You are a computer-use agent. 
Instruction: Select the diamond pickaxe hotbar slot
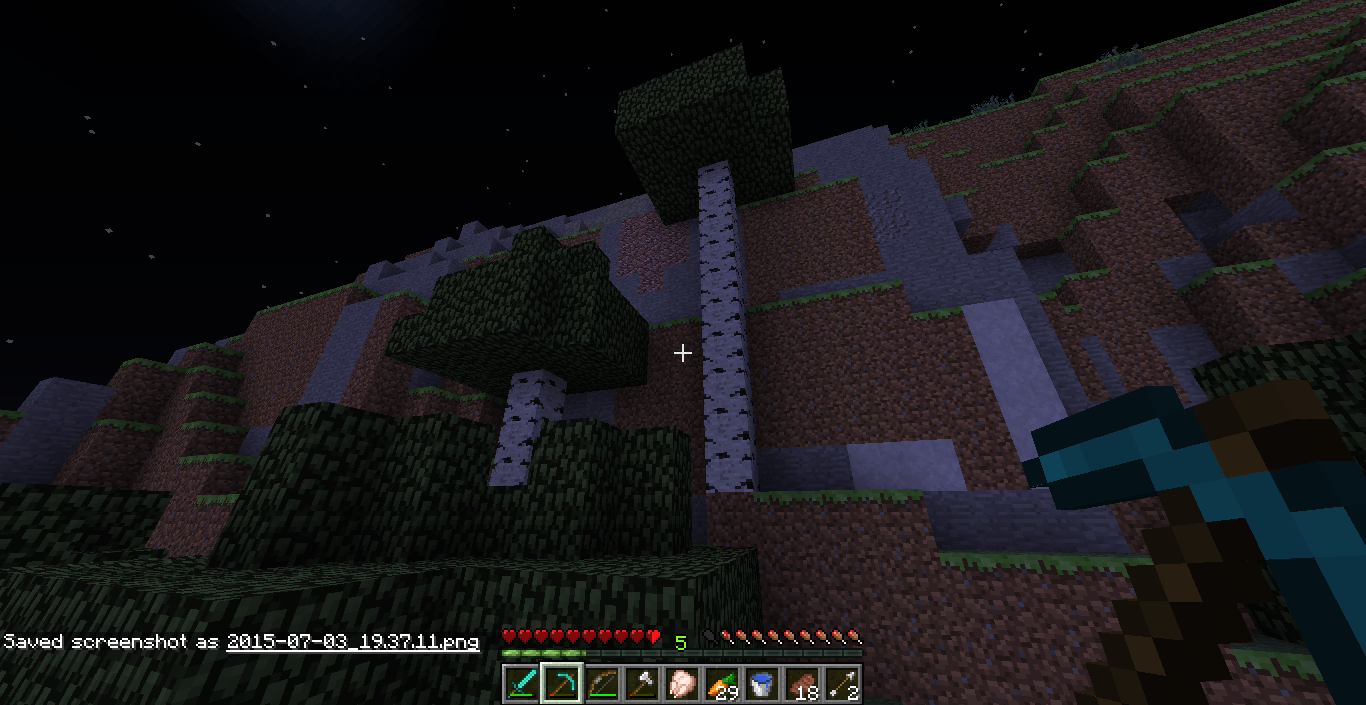pos(561,684)
